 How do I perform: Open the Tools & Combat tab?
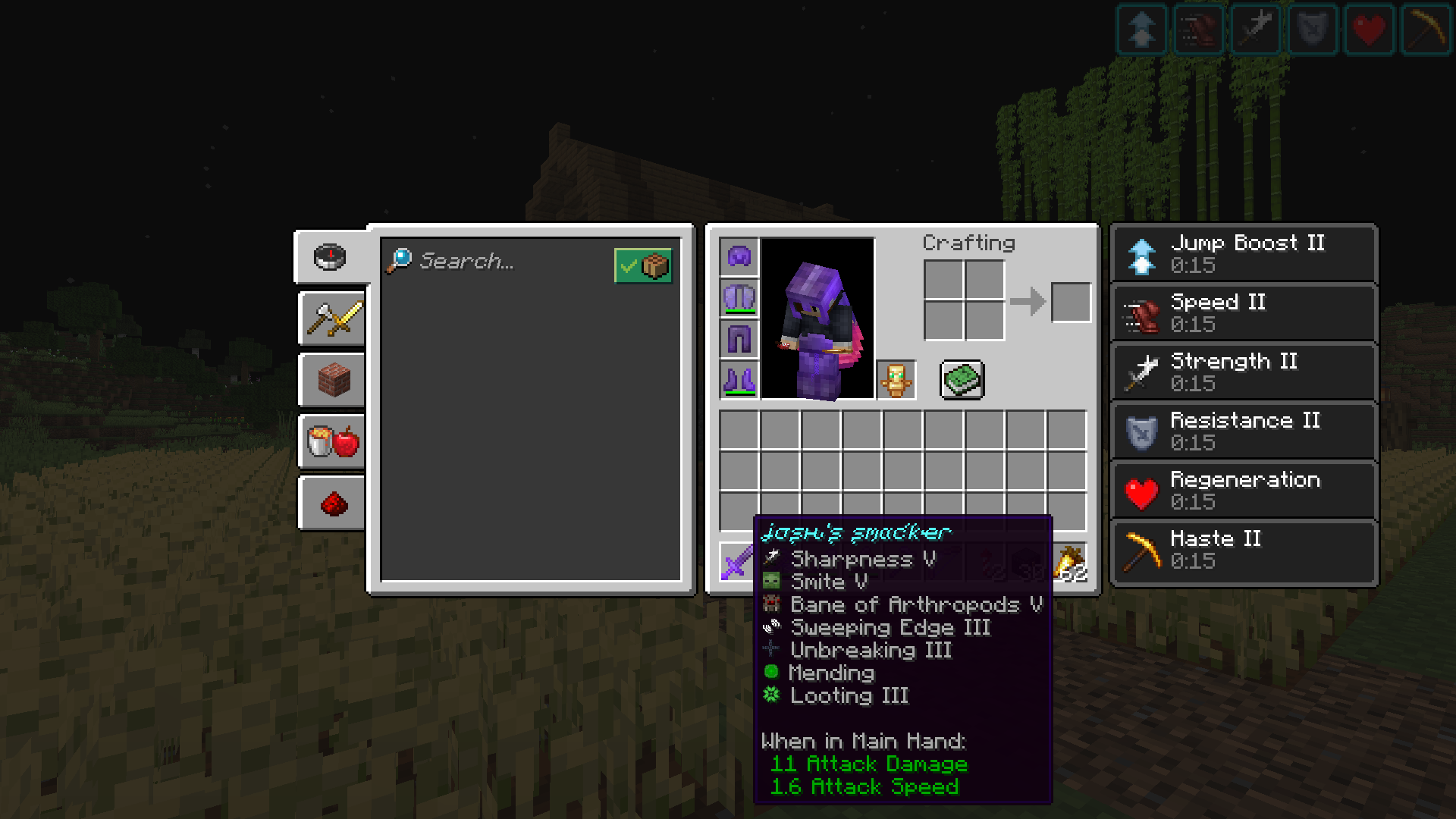(x=330, y=318)
